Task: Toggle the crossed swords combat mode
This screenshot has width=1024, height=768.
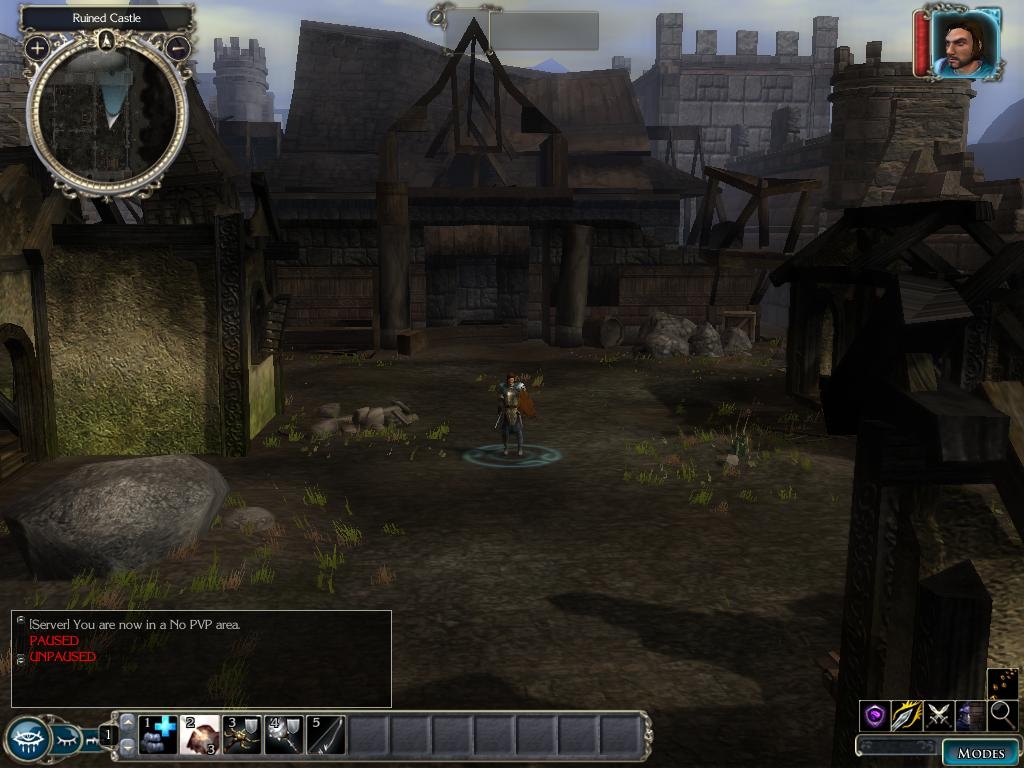Action: click(939, 715)
